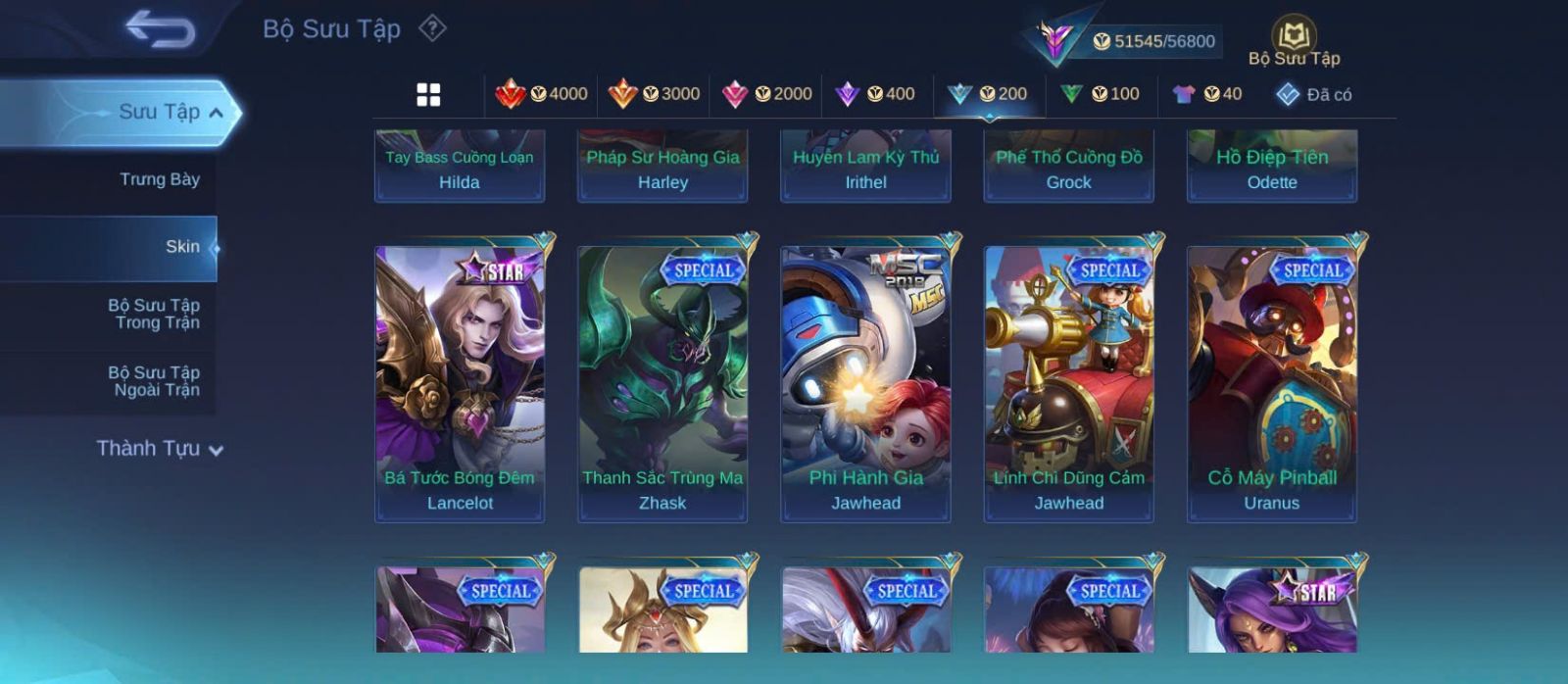Choose Uranus's Cỗ Máy Pinball skin card
The width and height of the screenshot is (1568, 684).
point(1272,382)
